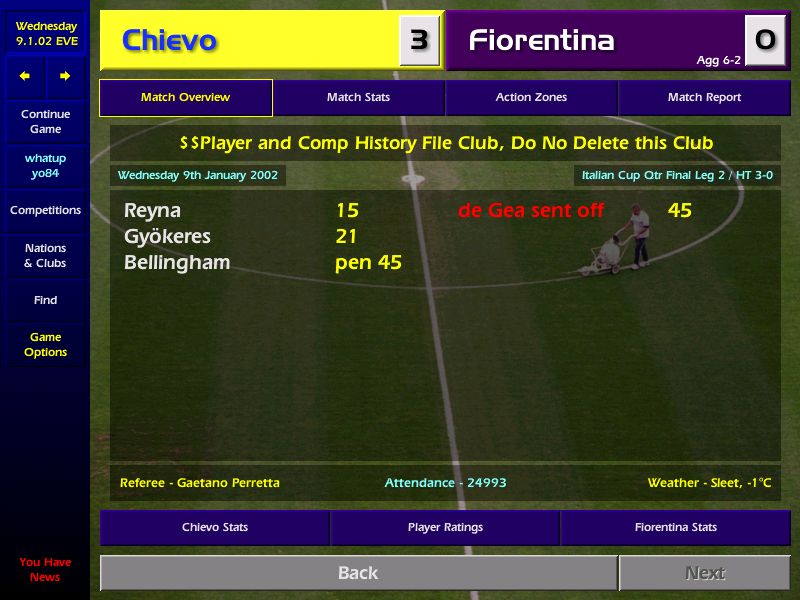
Task: Click the left arrow navigation button
Action: [x=25, y=76]
